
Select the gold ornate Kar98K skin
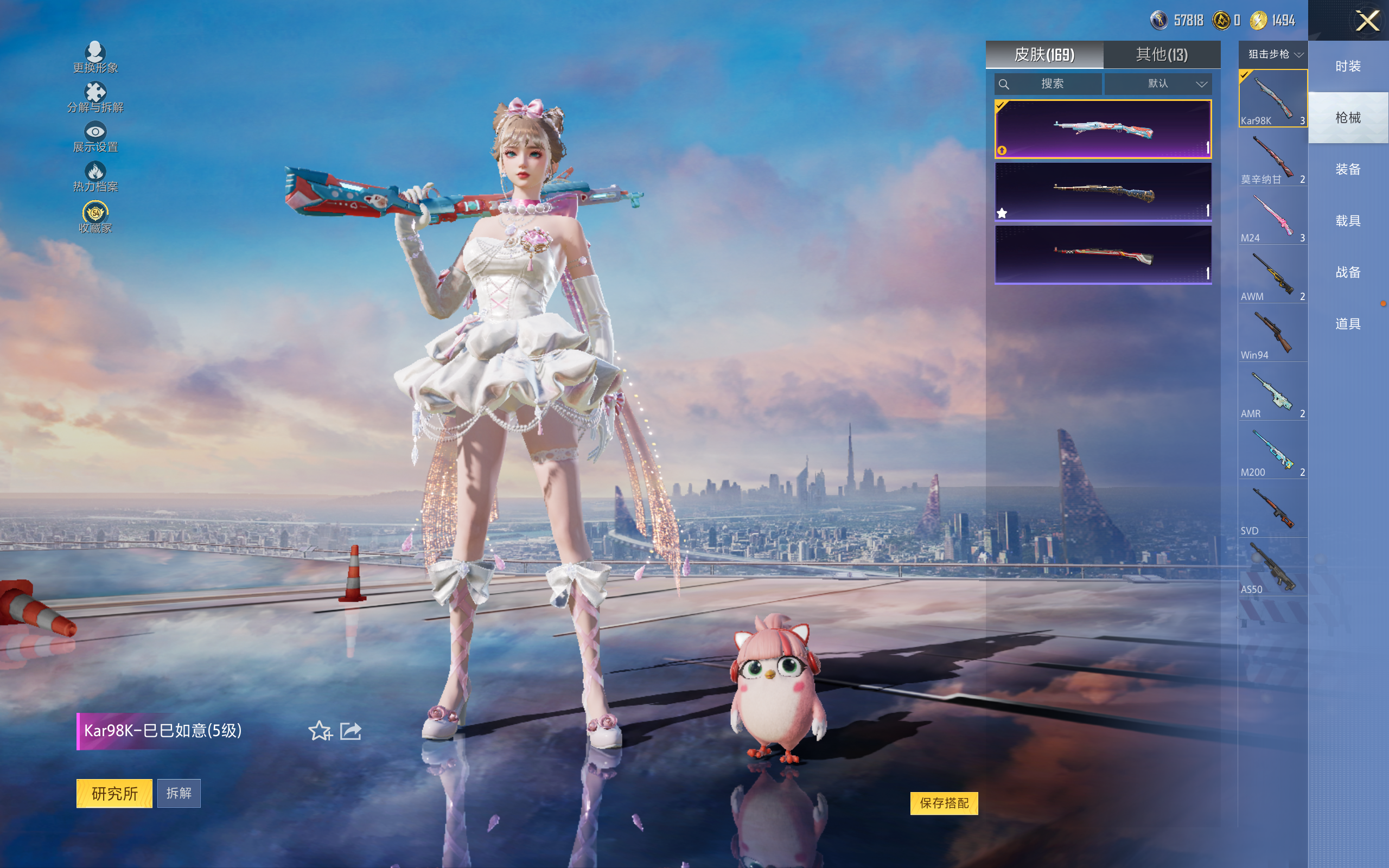point(1103,192)
